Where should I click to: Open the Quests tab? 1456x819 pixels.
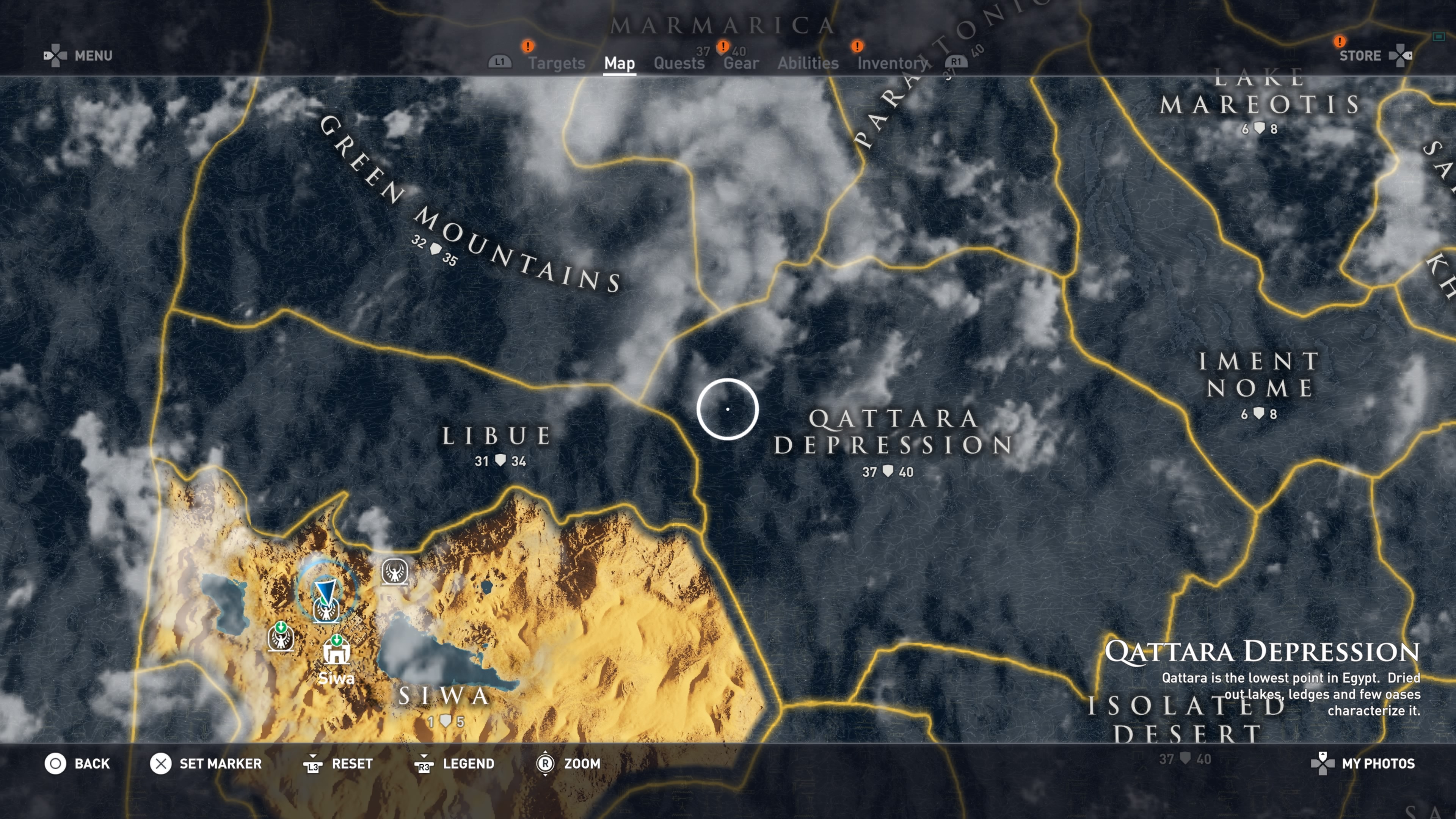coord(679,63)
